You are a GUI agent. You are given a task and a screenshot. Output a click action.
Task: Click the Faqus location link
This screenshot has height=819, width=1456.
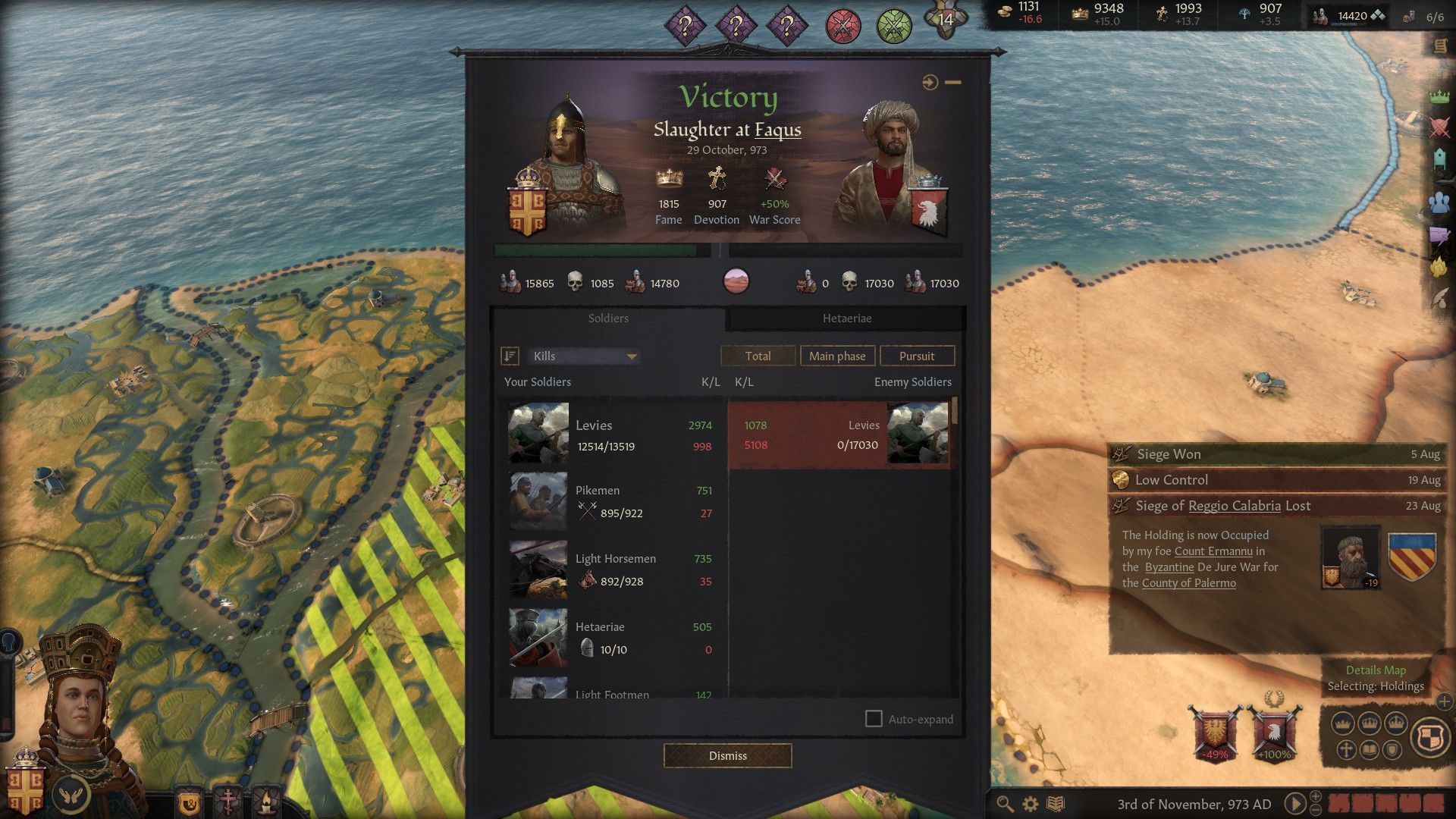tap(777, 130)
